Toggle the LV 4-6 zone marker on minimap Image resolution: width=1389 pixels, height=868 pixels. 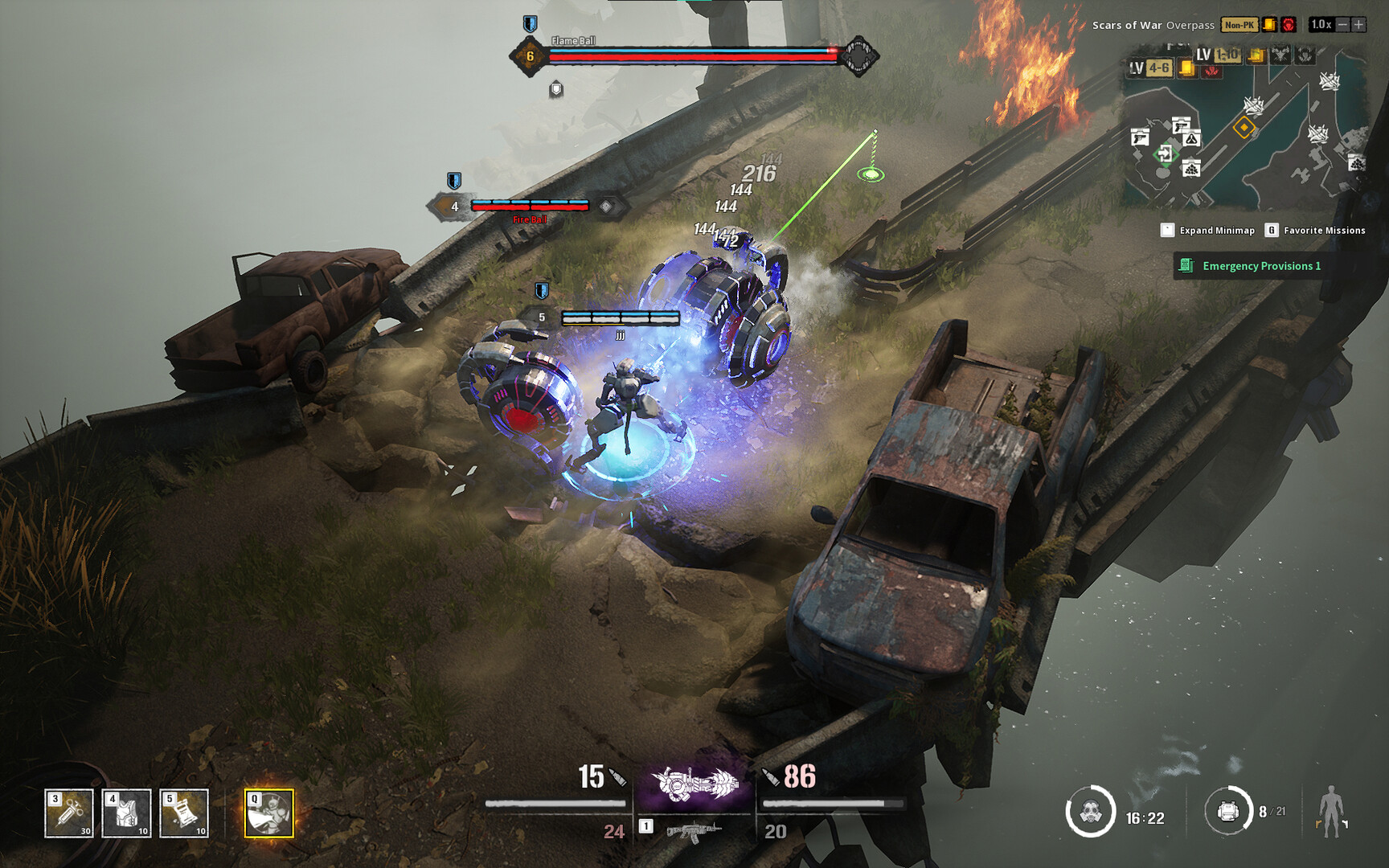click(1149, 67)
